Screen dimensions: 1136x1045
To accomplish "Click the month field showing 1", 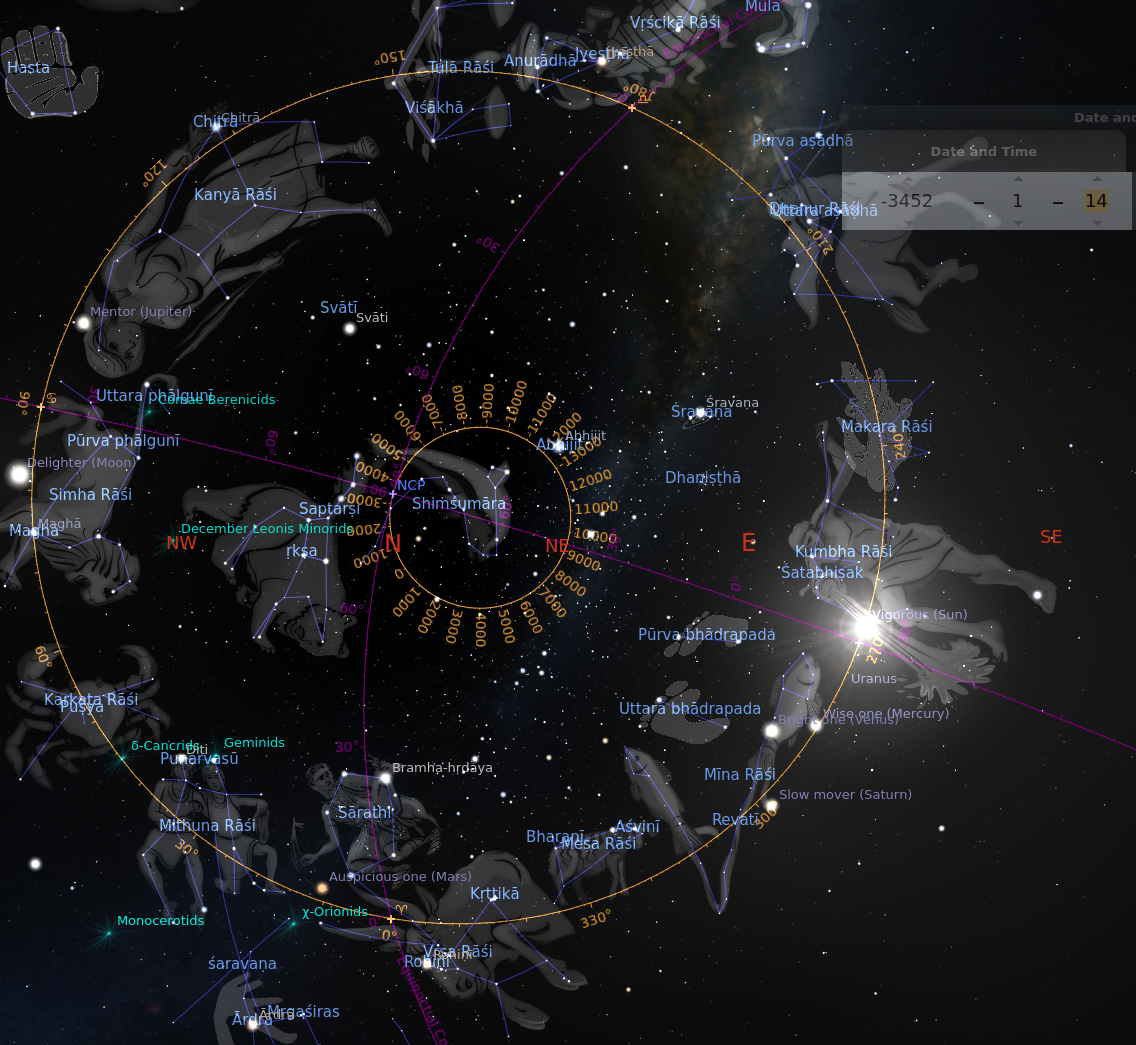I will pos(1017,201).
